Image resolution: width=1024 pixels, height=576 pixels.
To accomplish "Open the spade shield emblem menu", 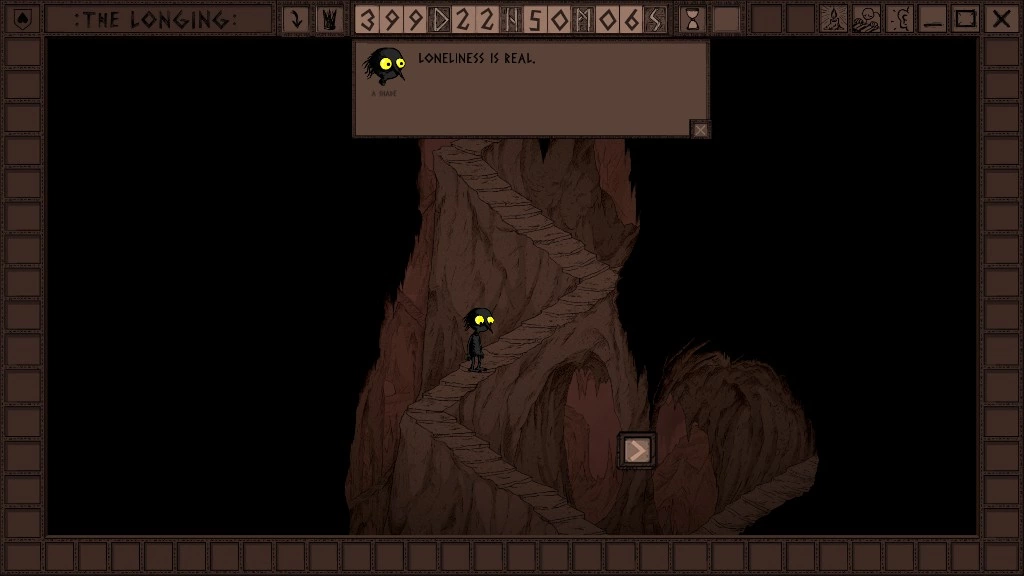I will [x=24, y=19].
